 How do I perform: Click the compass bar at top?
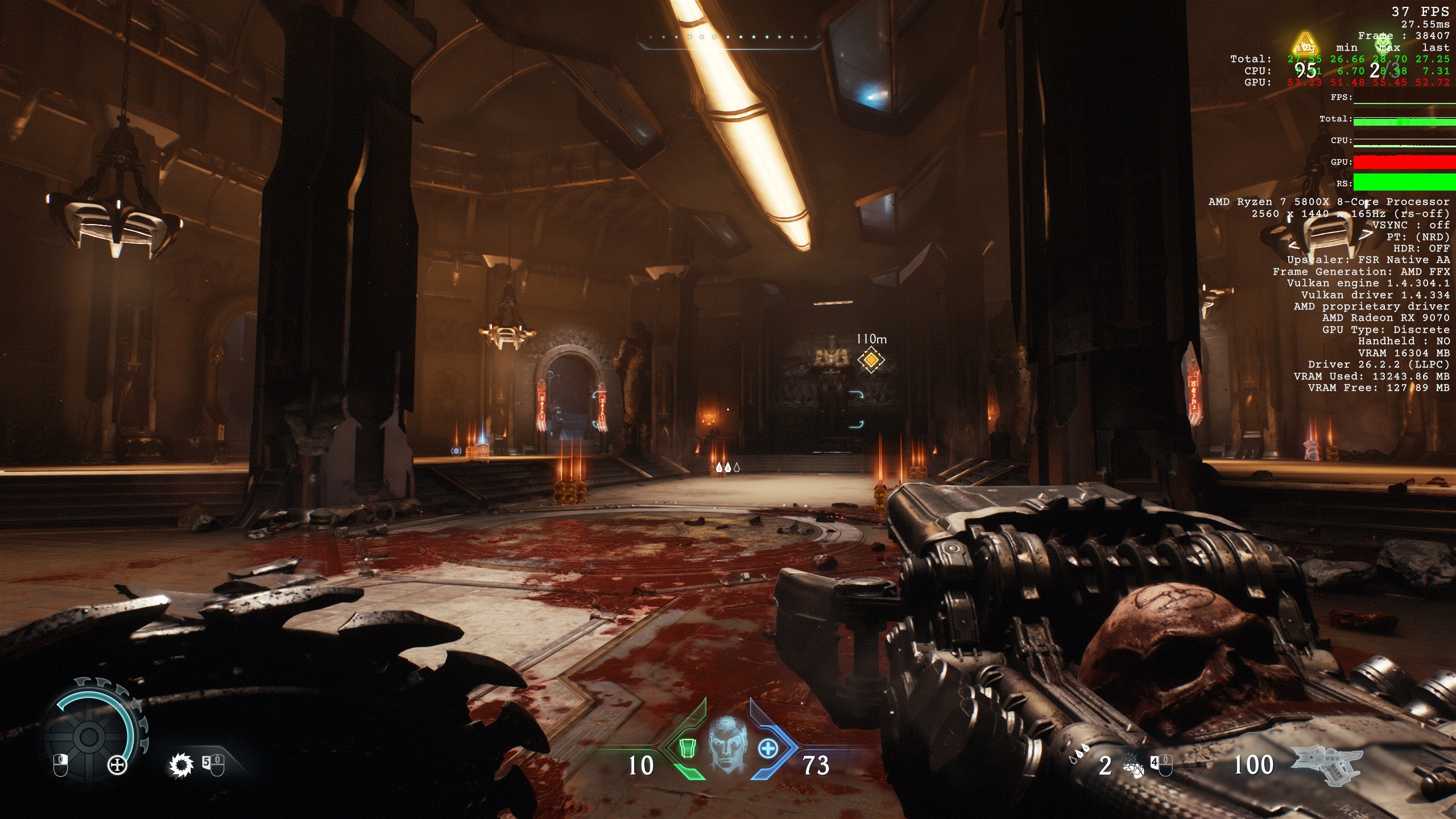click(729, 38)
